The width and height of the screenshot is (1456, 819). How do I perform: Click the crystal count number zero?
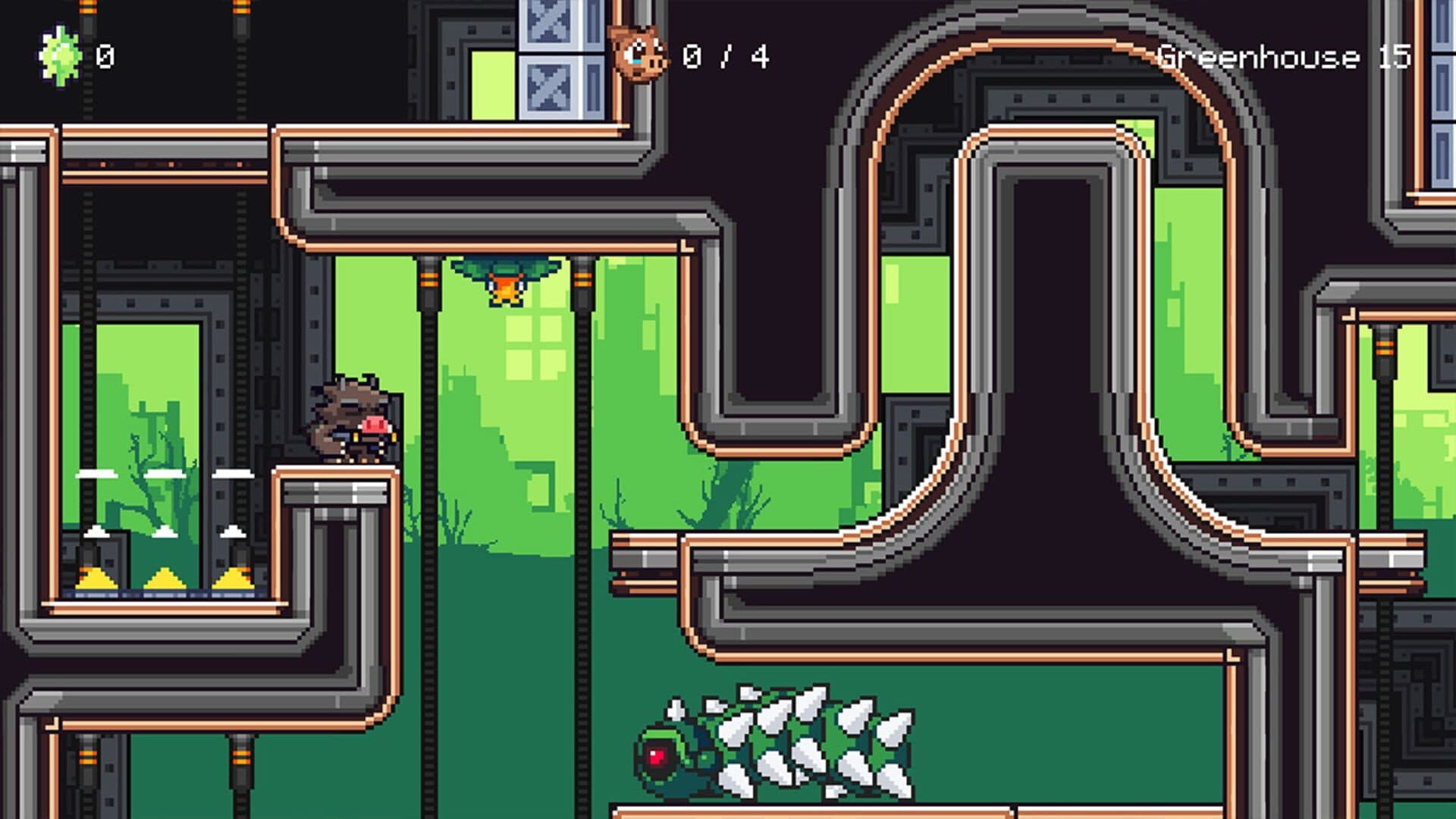[x=105, y=54]
